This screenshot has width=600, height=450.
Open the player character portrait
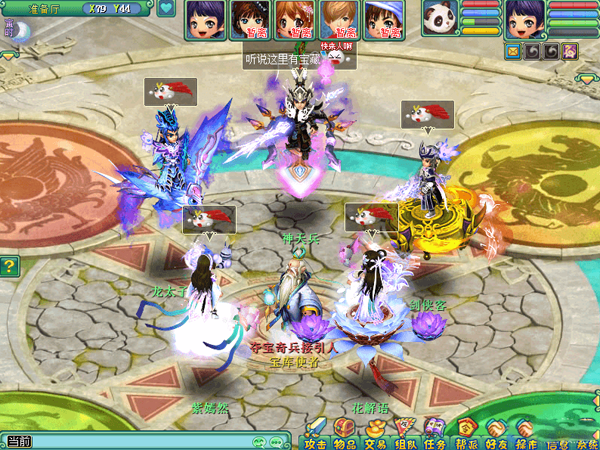point(523,18)
